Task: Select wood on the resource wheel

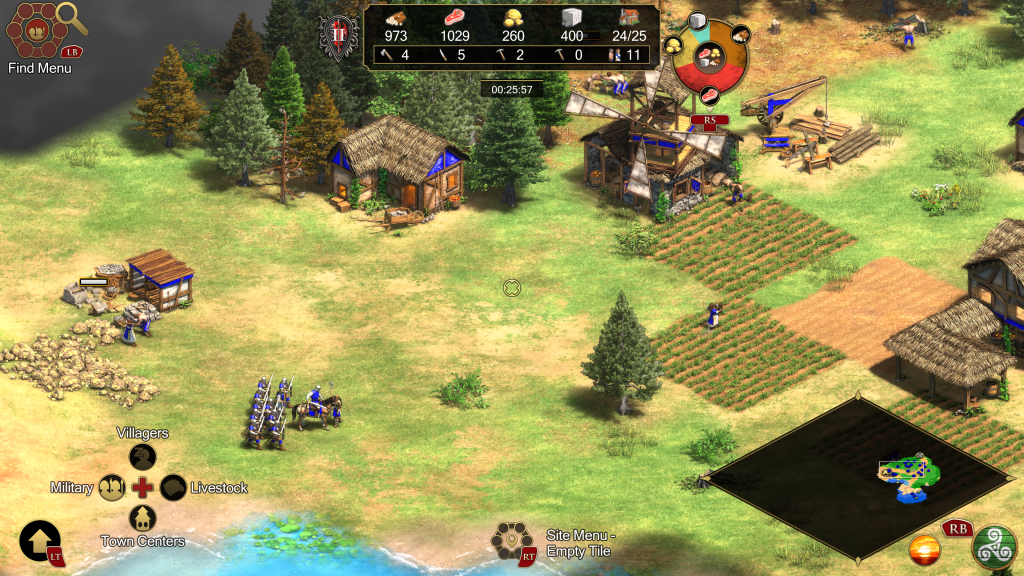Action: tap(741, 33)
